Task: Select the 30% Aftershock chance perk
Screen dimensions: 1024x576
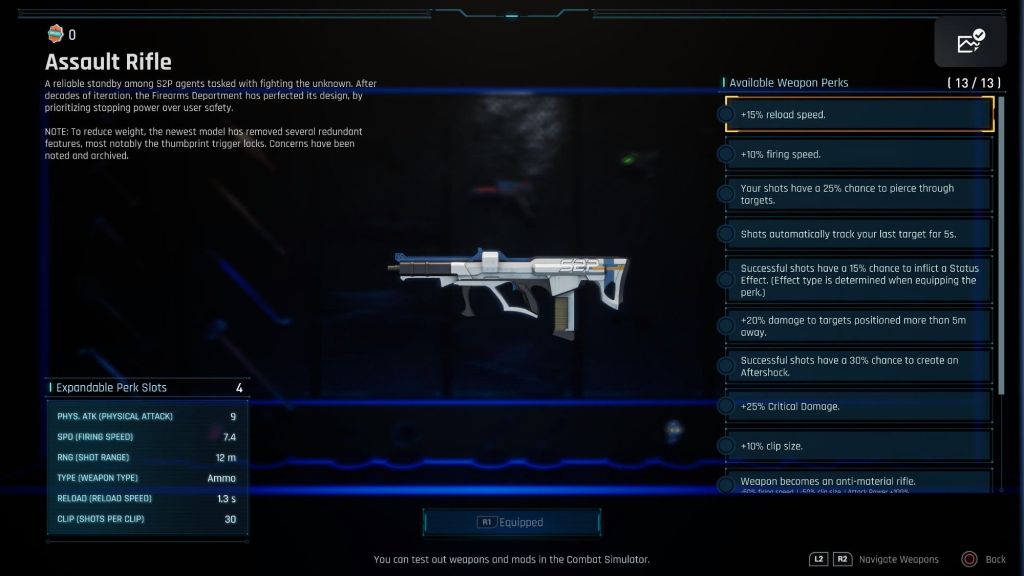Action: coord(857,366)
